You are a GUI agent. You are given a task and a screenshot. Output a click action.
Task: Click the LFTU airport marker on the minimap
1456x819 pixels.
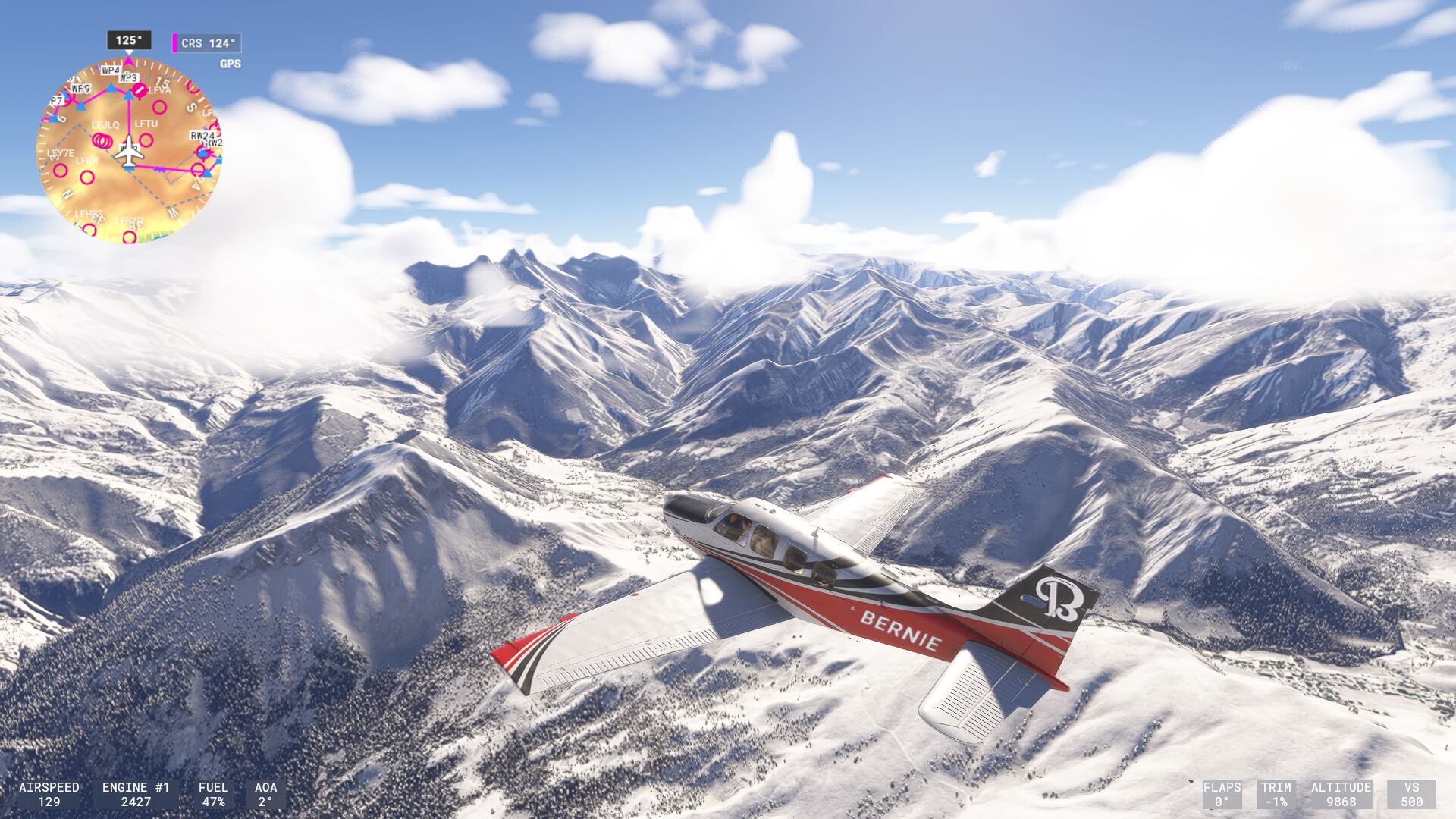tap(146, 140)
